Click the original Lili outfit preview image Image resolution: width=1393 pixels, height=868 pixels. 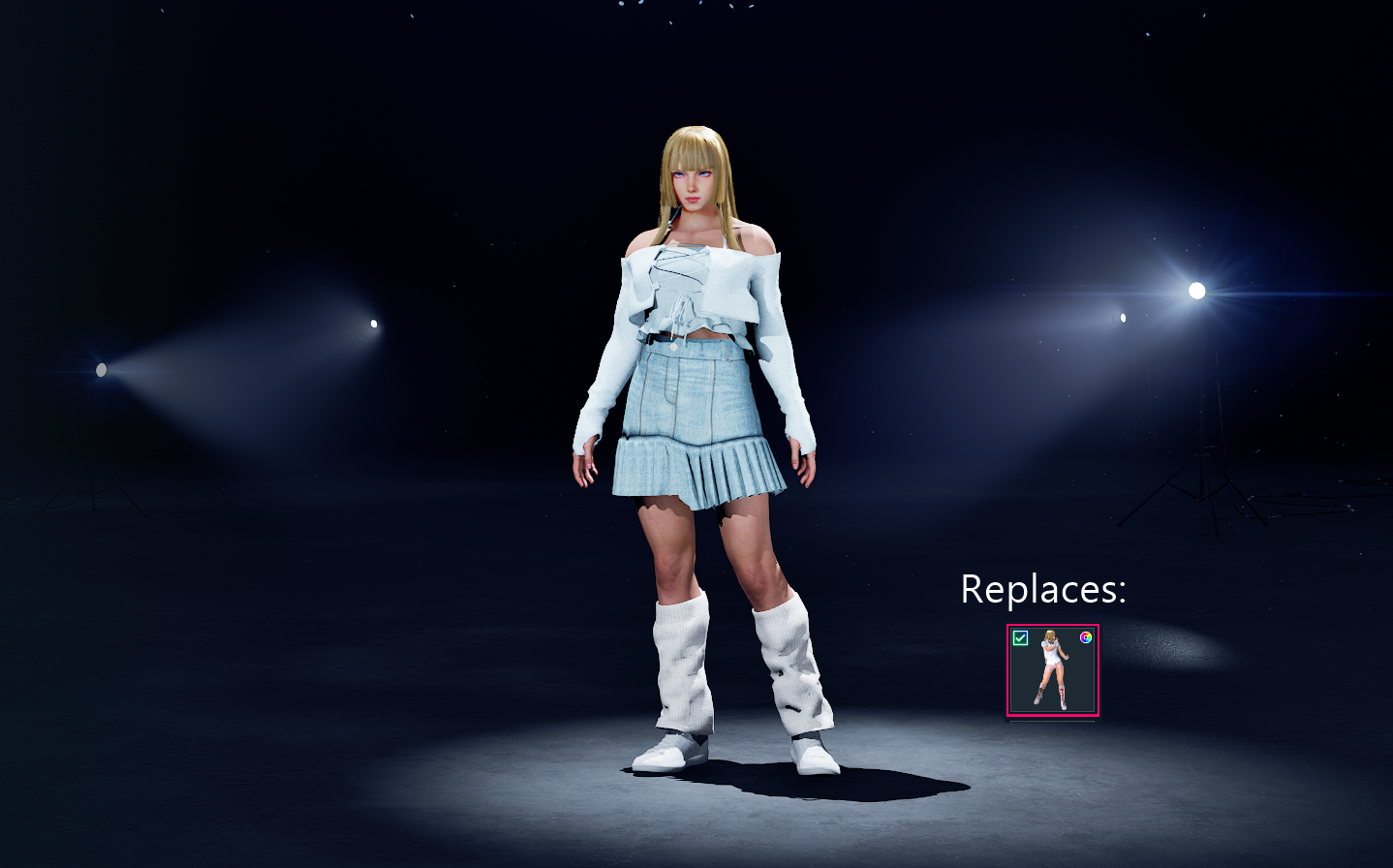click(1053, 670)
